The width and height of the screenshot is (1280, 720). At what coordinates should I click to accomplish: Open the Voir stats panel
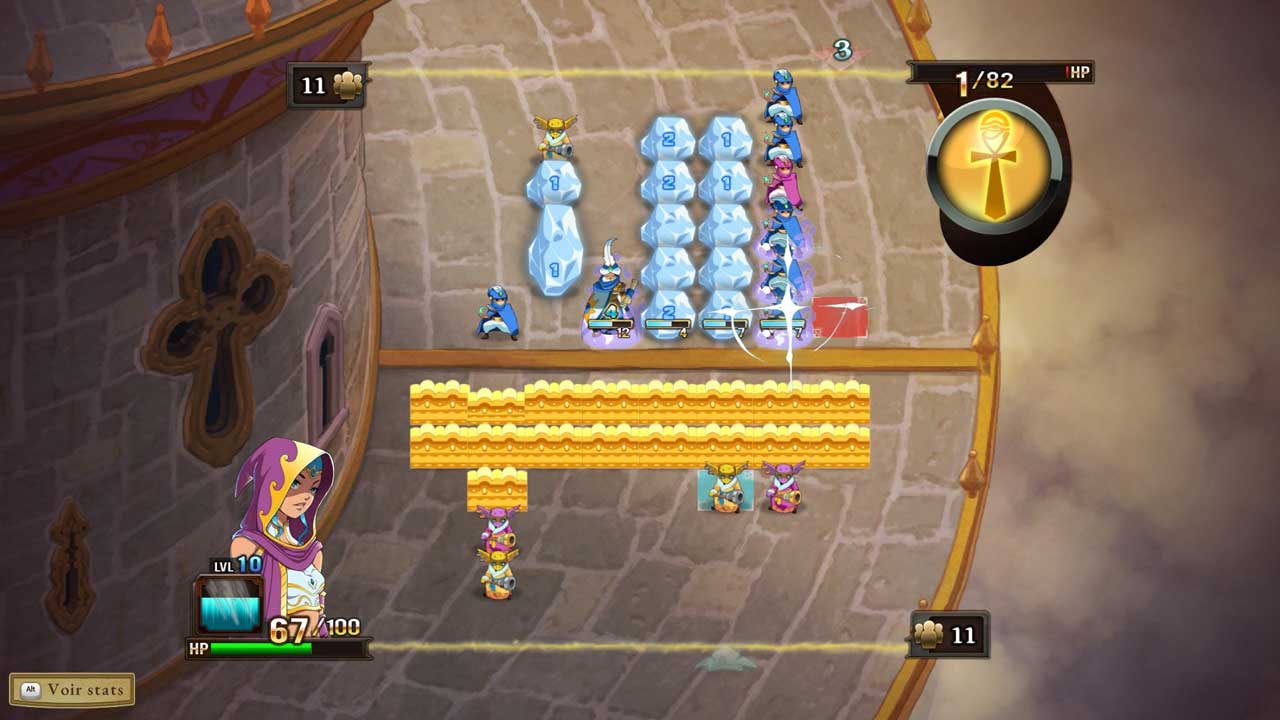pyautogui.click(x=72, y=690)
